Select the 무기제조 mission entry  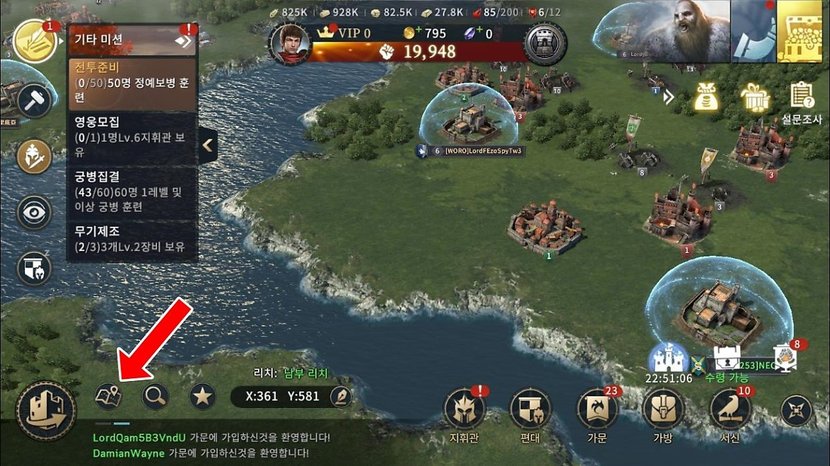point(131,238)
